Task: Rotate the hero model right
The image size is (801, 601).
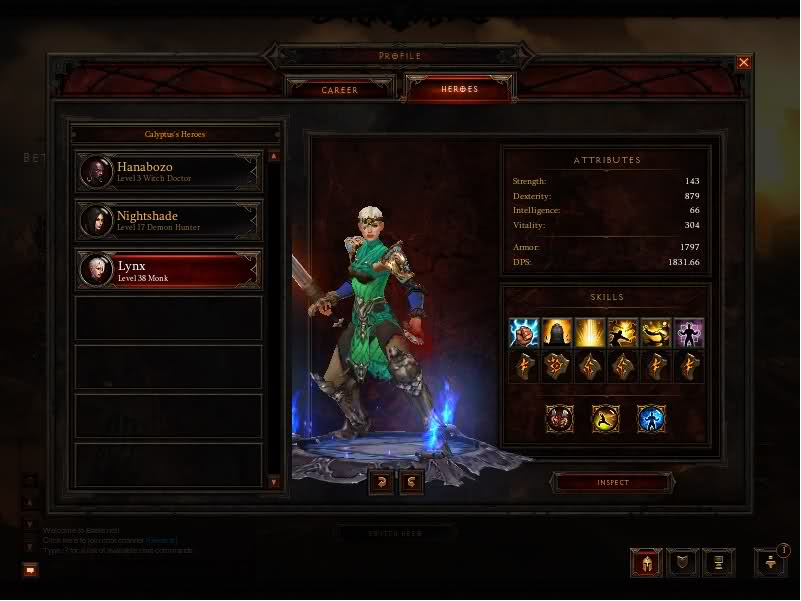Action: pyautogui.click(x=411, y=483)
